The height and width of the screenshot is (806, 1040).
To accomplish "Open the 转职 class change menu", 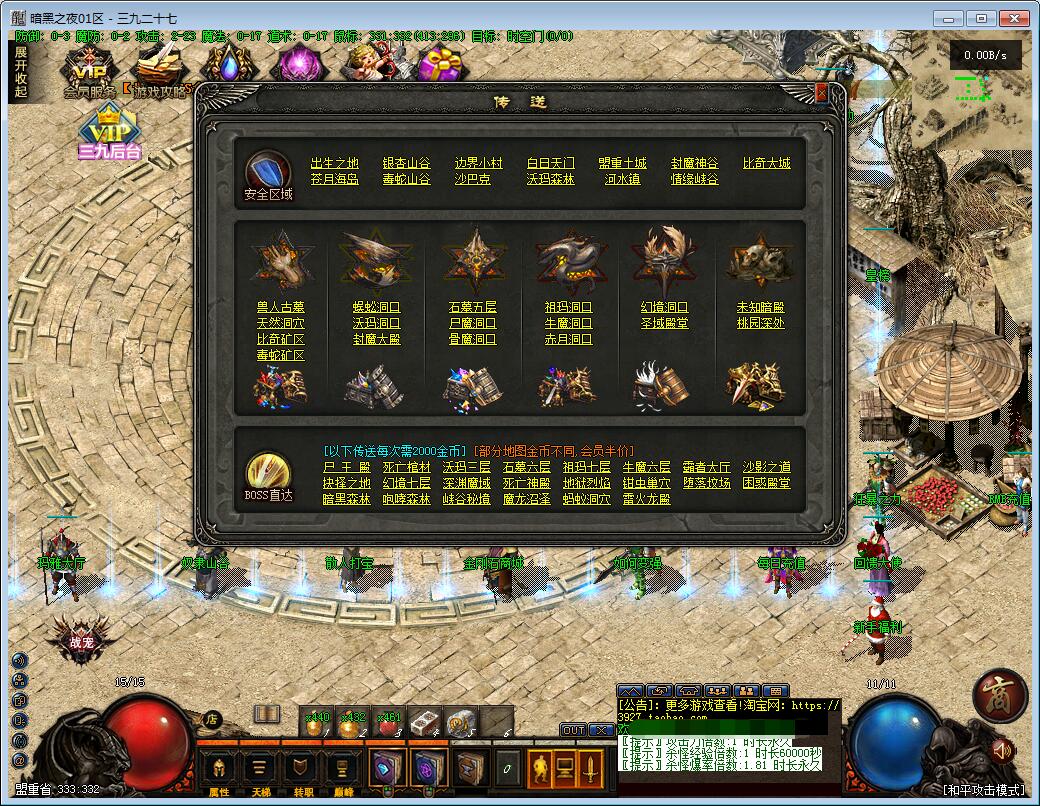I will pos(300,771).
